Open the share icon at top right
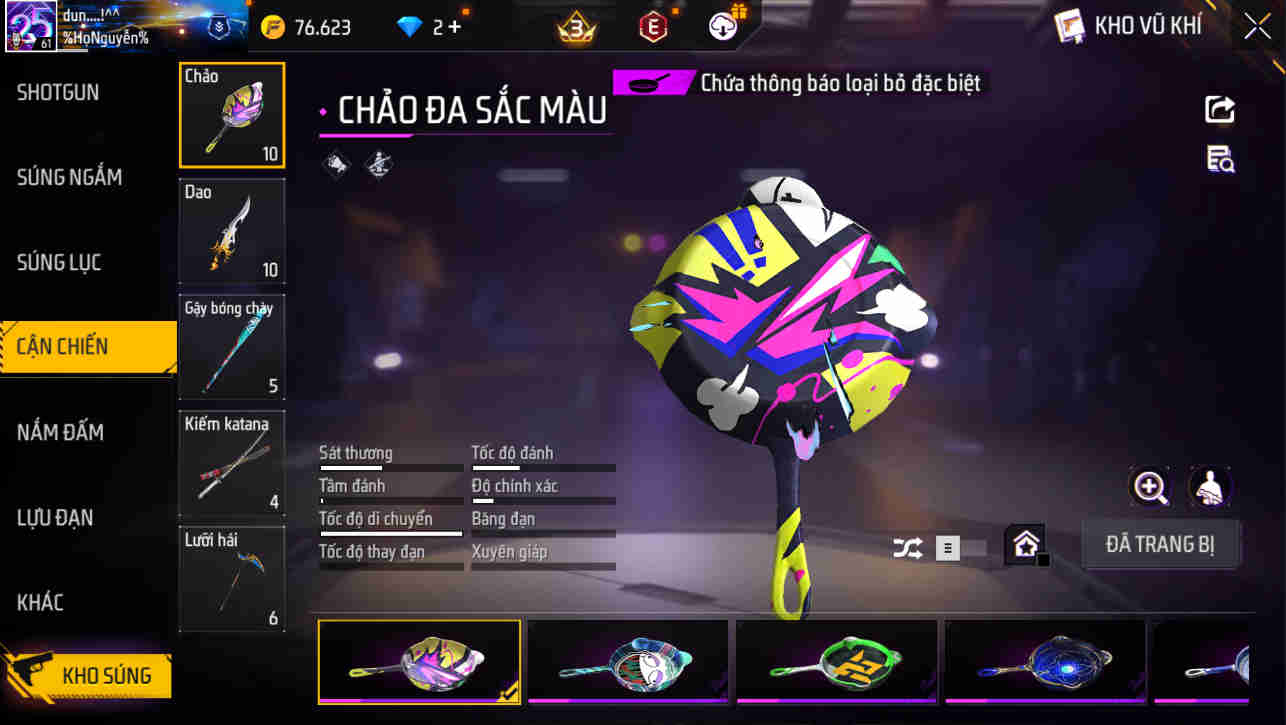 1220,110
